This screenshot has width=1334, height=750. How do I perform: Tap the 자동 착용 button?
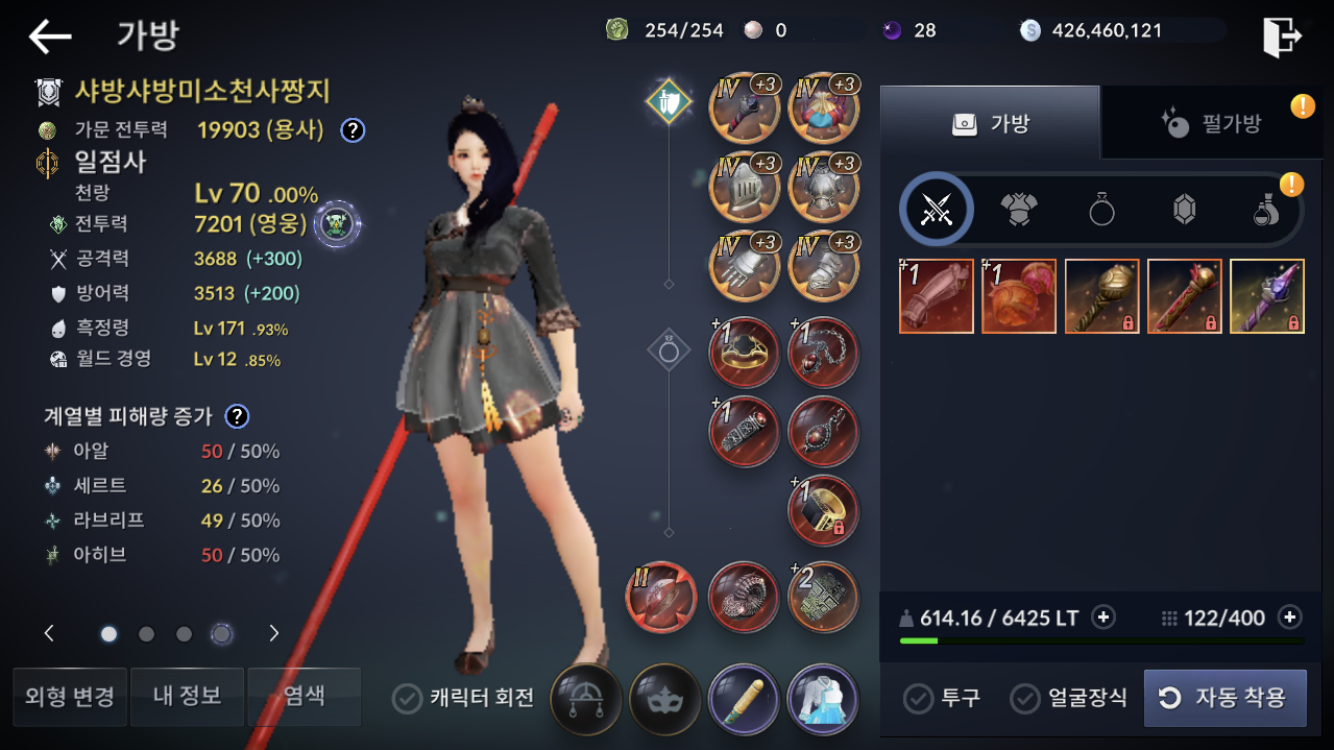click(1225, 698)
